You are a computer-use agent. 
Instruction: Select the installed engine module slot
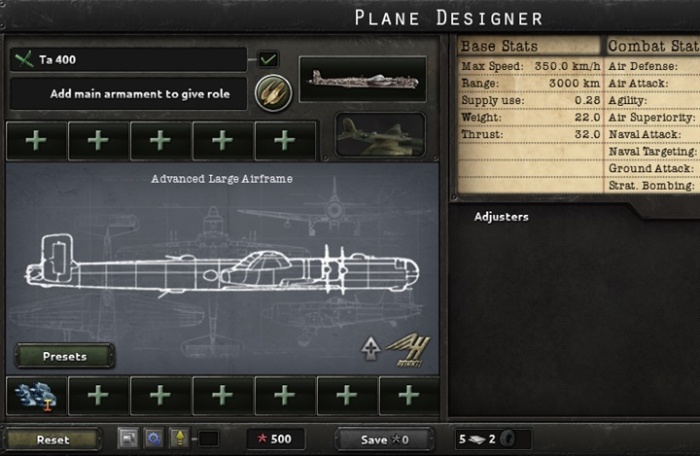(x=35, y=396)
